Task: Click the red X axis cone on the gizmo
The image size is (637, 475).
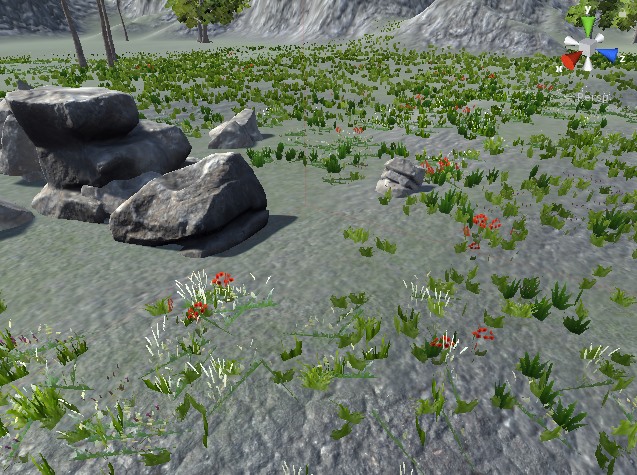Action: tap(570, 61)
